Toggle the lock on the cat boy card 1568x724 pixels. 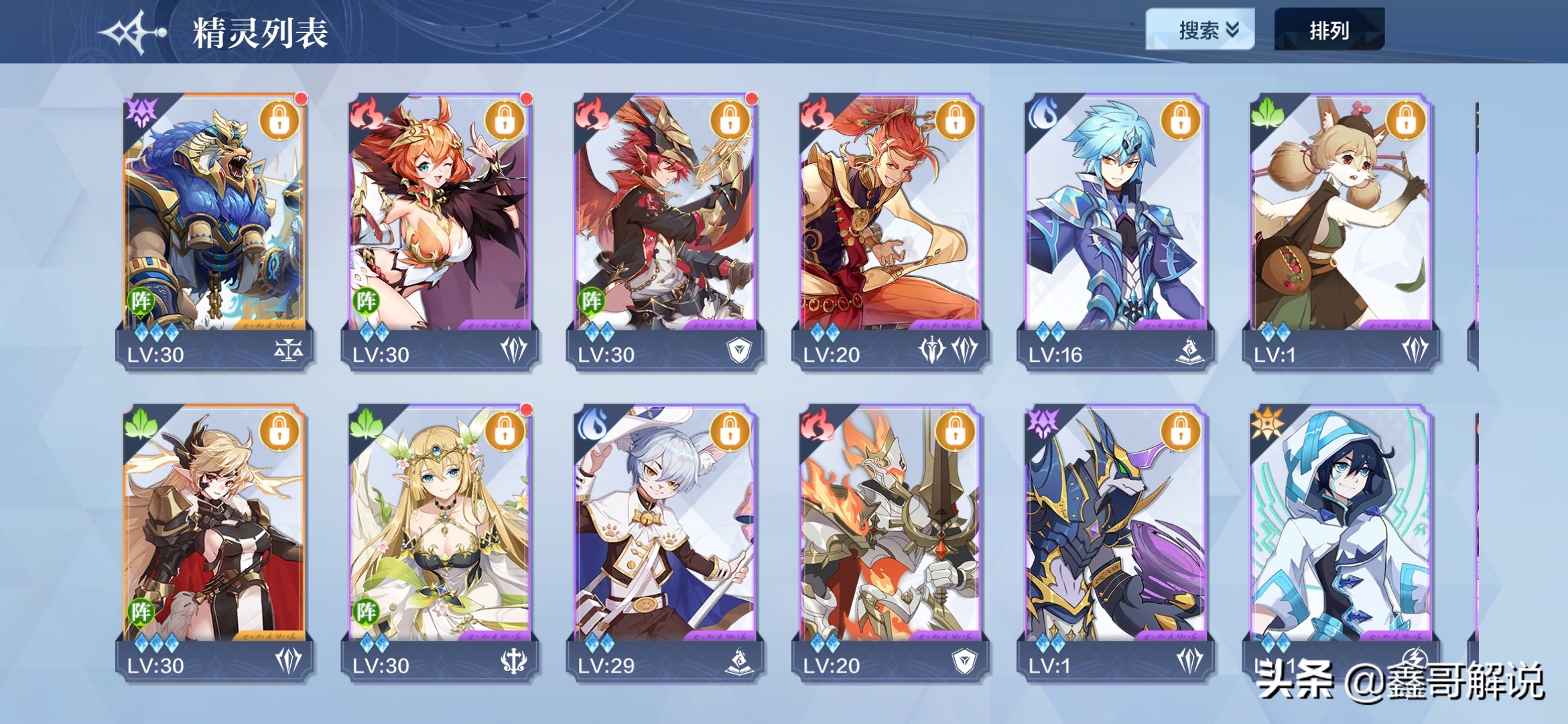pyautogui.click(x=730, y=431)
